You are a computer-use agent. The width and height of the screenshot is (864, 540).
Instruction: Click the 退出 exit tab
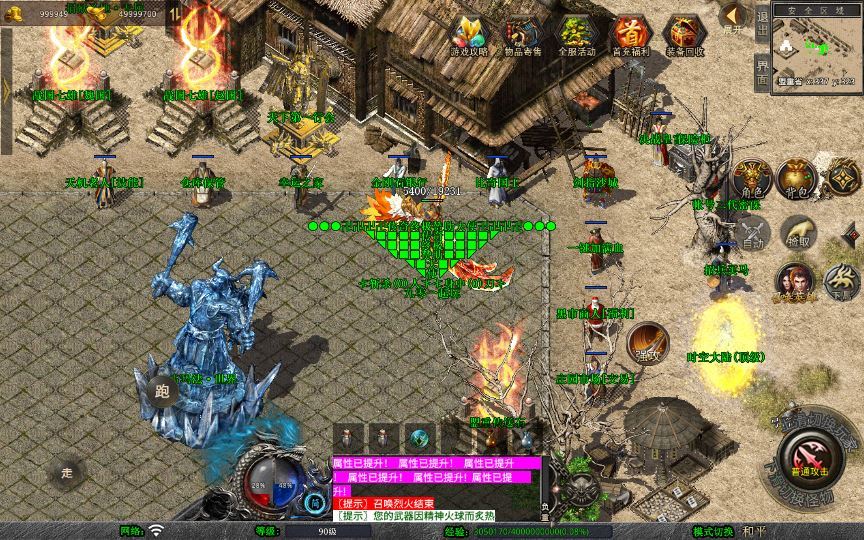[x=762, y=28]
